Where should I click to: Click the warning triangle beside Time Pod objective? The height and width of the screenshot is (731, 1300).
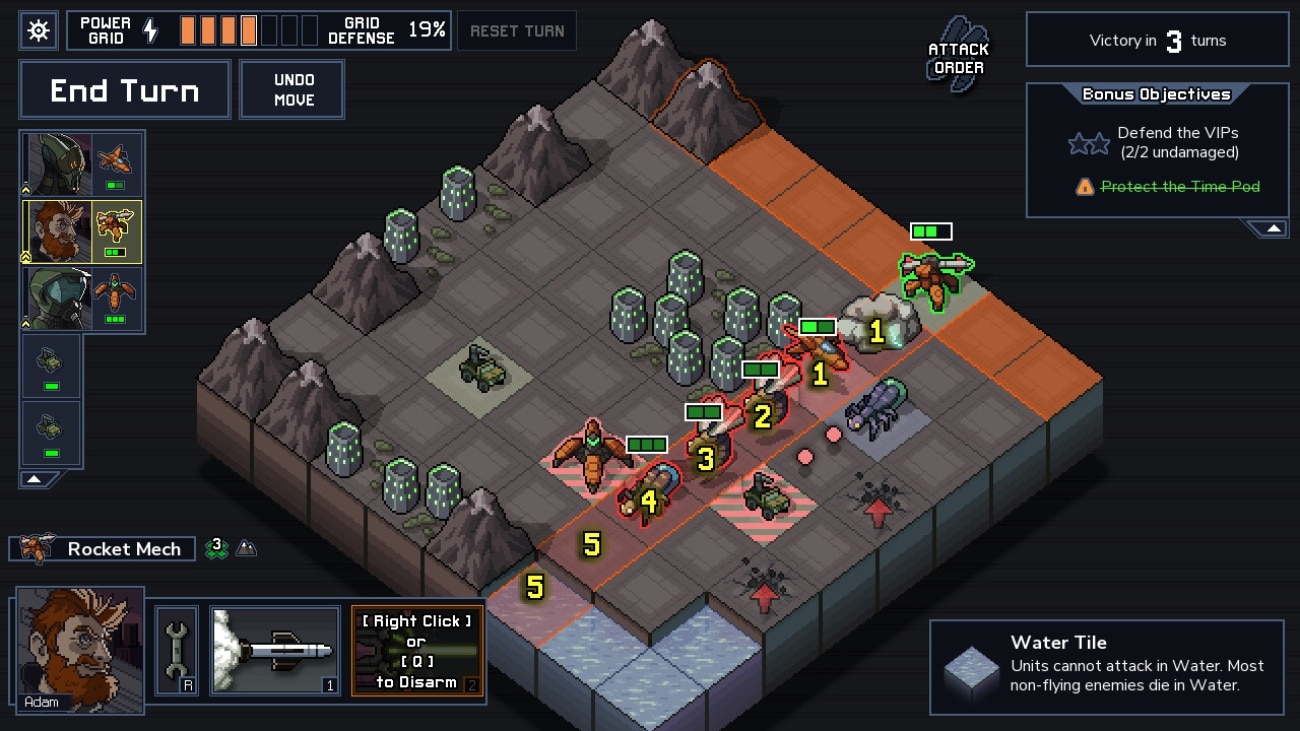coord(1085,186)
